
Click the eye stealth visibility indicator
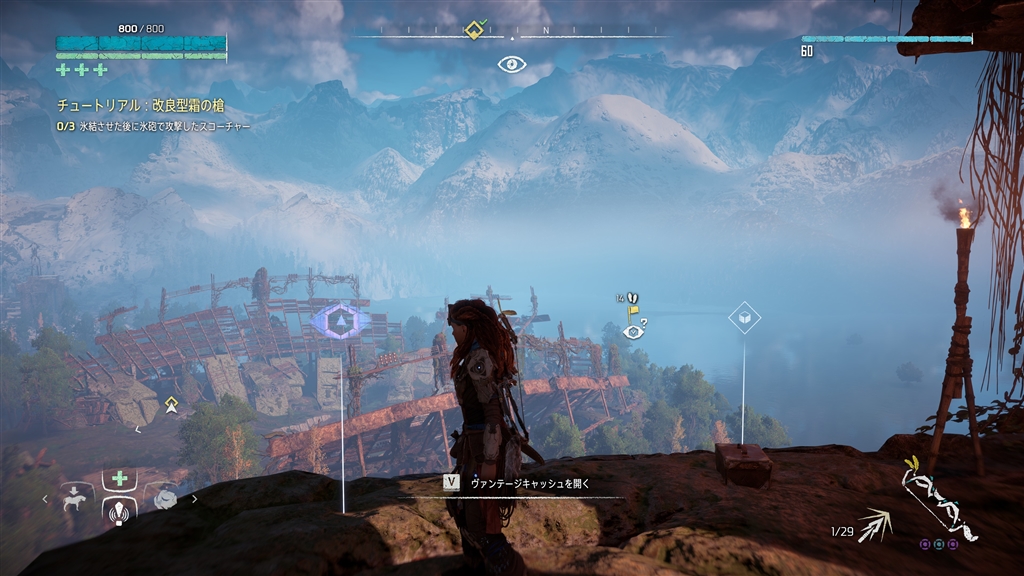tap(512, 65)
